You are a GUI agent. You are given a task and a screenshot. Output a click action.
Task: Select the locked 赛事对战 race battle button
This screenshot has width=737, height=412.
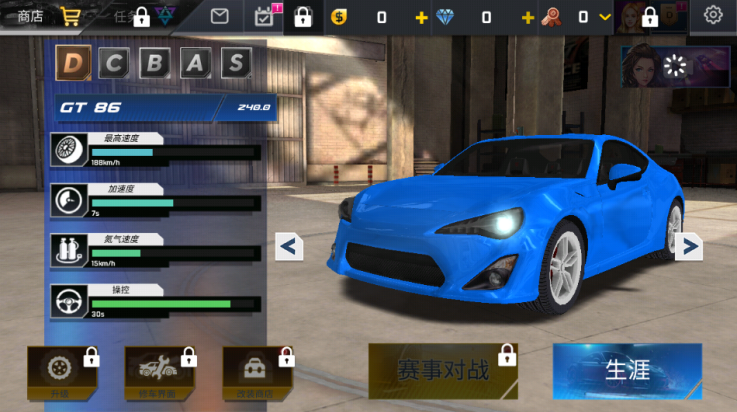[443, 371]
